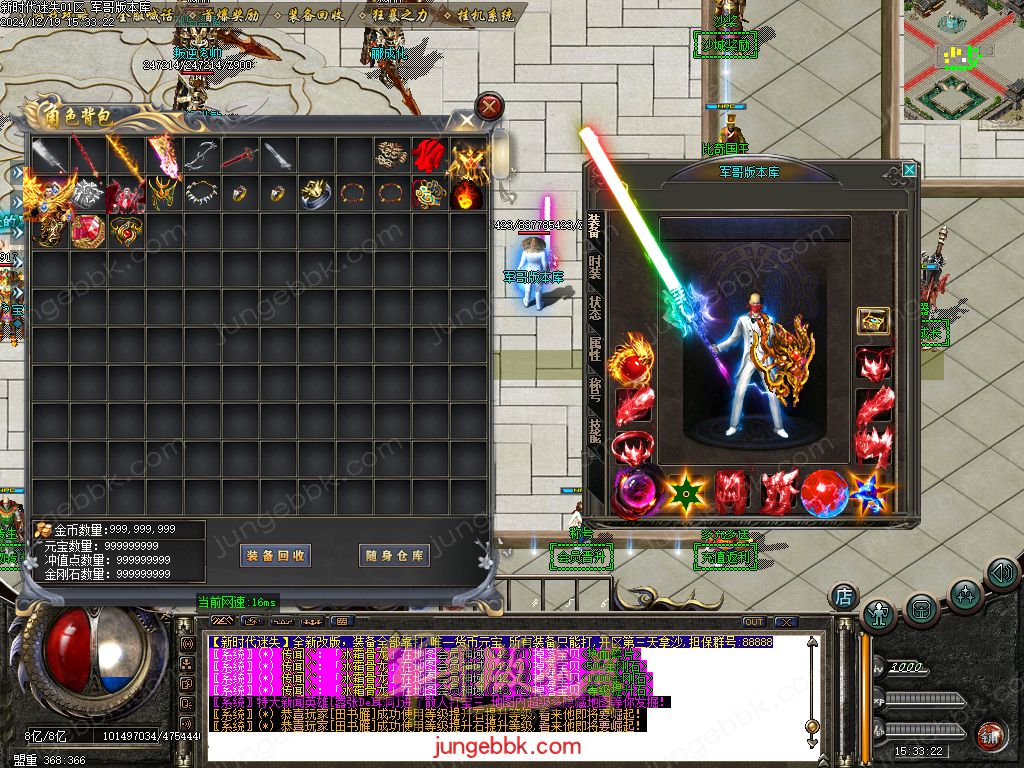Image resolution: width=1024 pixels, height=768 pixels.
Task: Toggle sound with the speaker button
Action: coord(1002,573)
